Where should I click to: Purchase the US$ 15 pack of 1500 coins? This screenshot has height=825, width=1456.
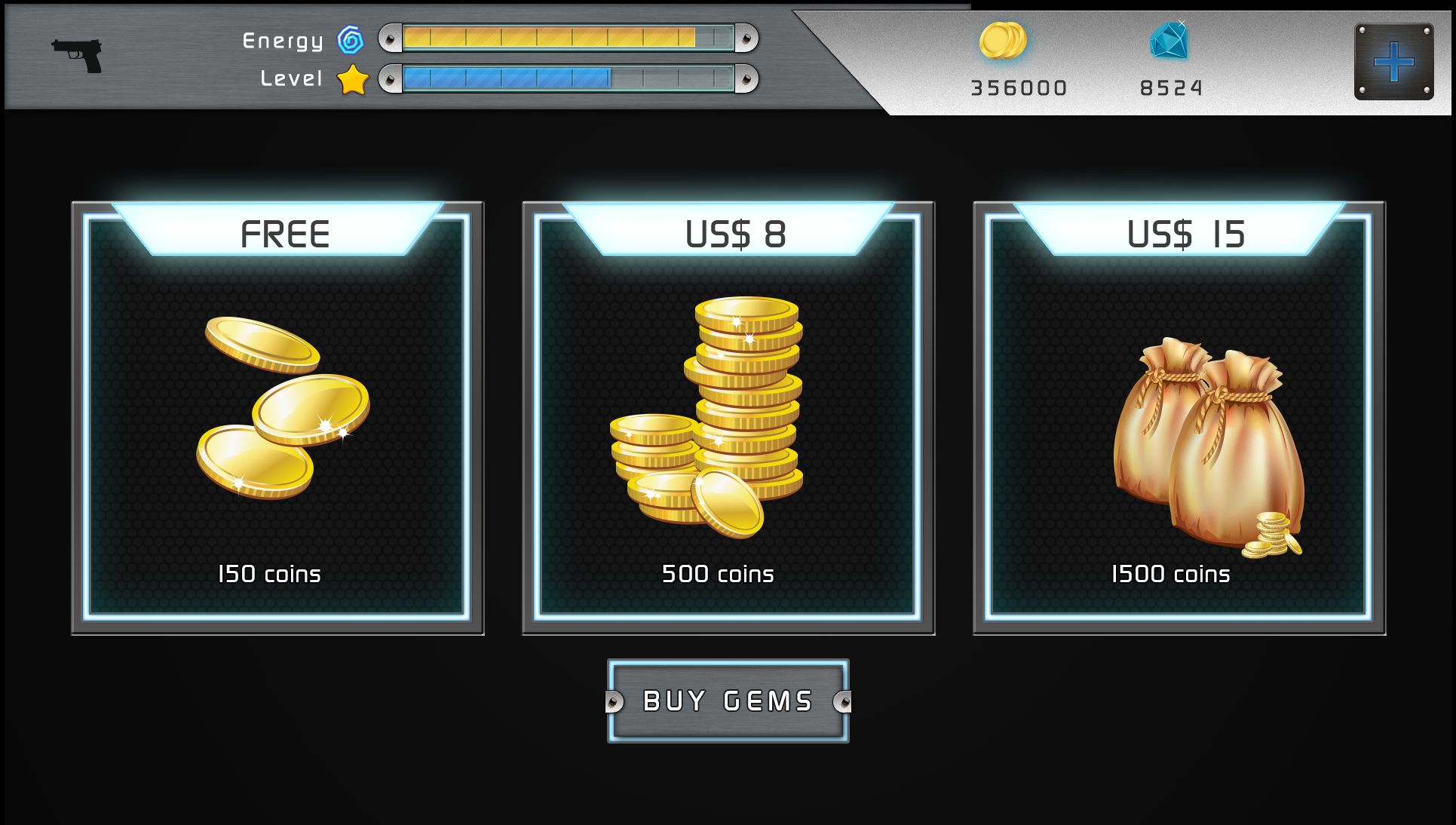[x=1179, y=417]
